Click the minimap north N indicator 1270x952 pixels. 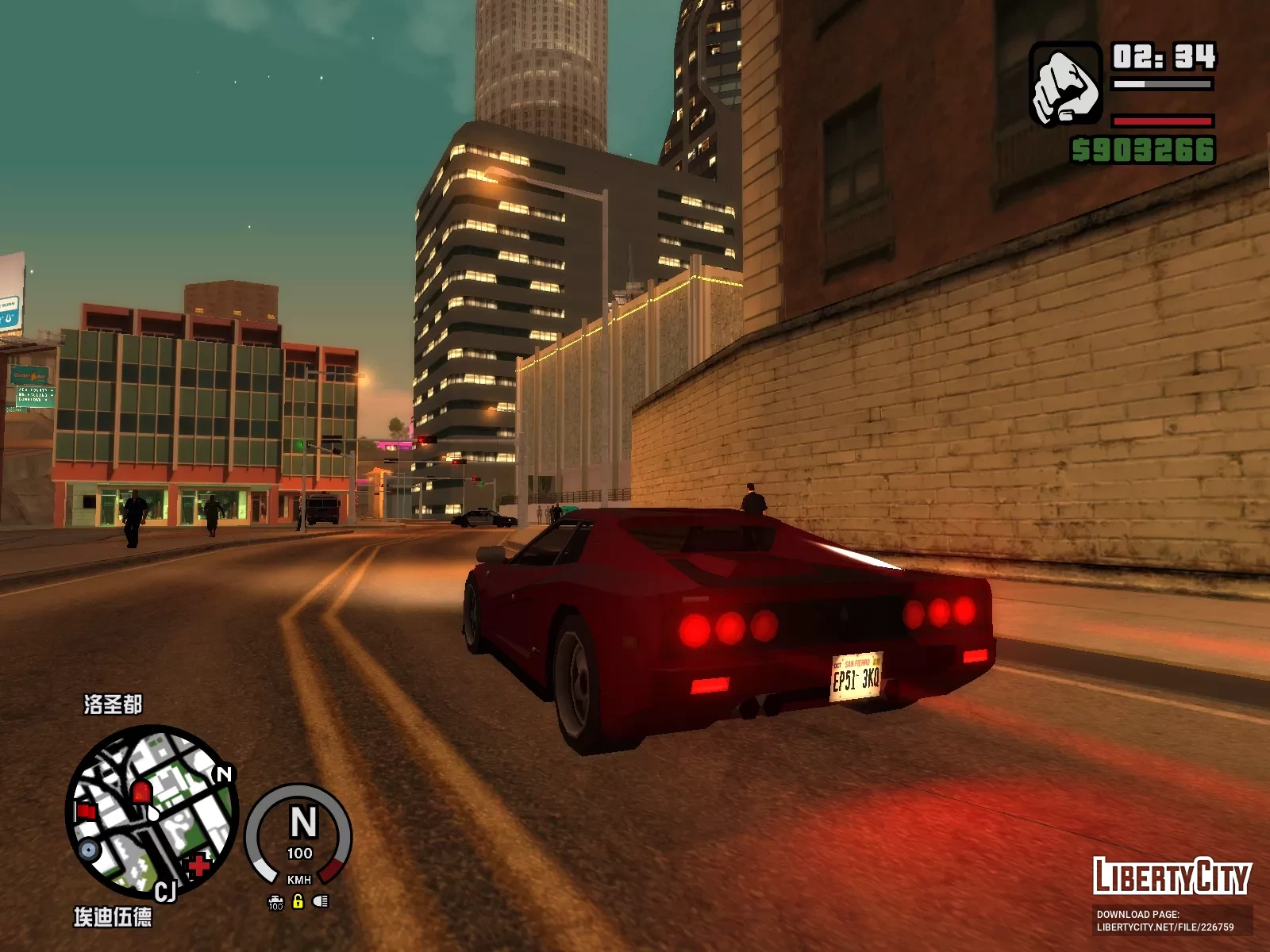[225, 773]
